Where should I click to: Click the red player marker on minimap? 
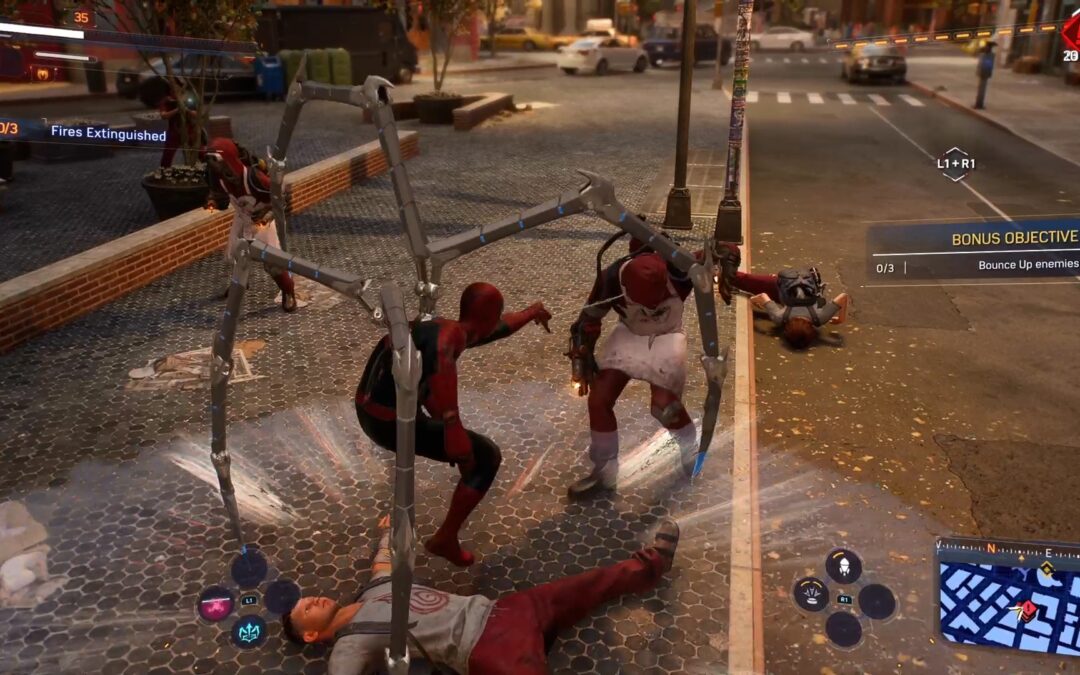(1027, 610)
